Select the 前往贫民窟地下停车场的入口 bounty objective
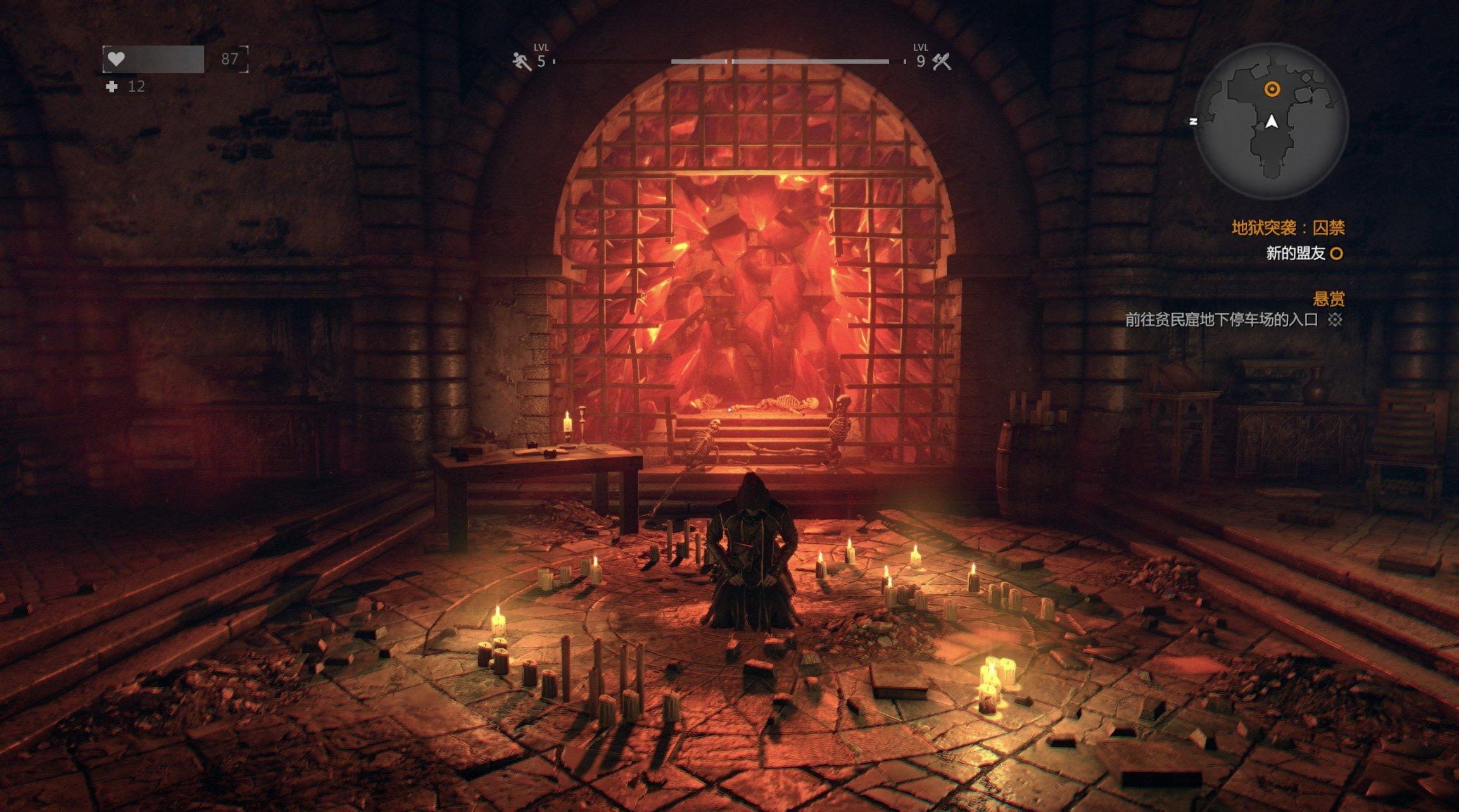Screen dimensions: 1459x812 click(1221, 320)
